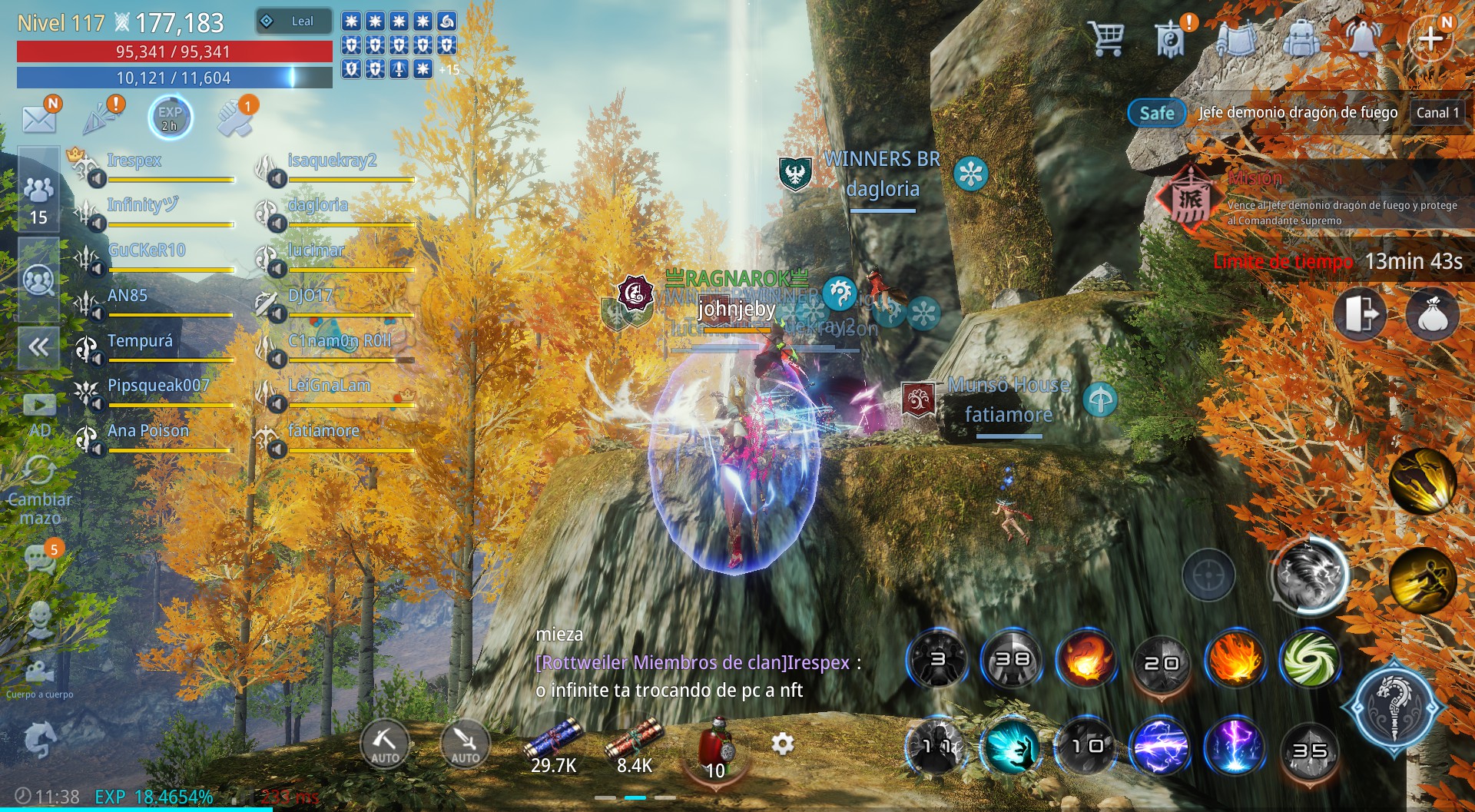
Task: Select party member fatiamore in list
Action: 323,431
